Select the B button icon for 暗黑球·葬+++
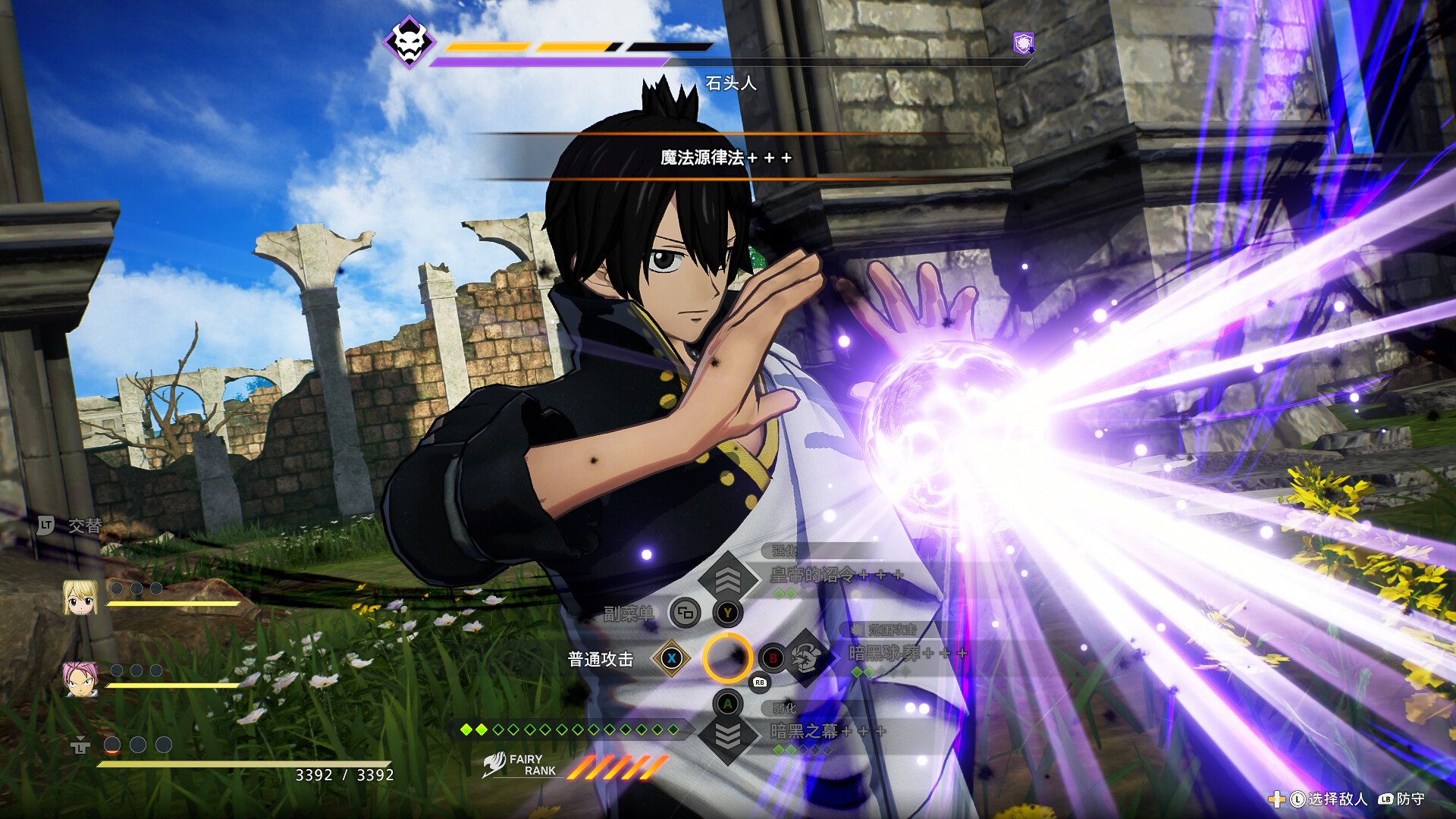Viewport: 1456px width, 819px height. [x=772, y=659]
